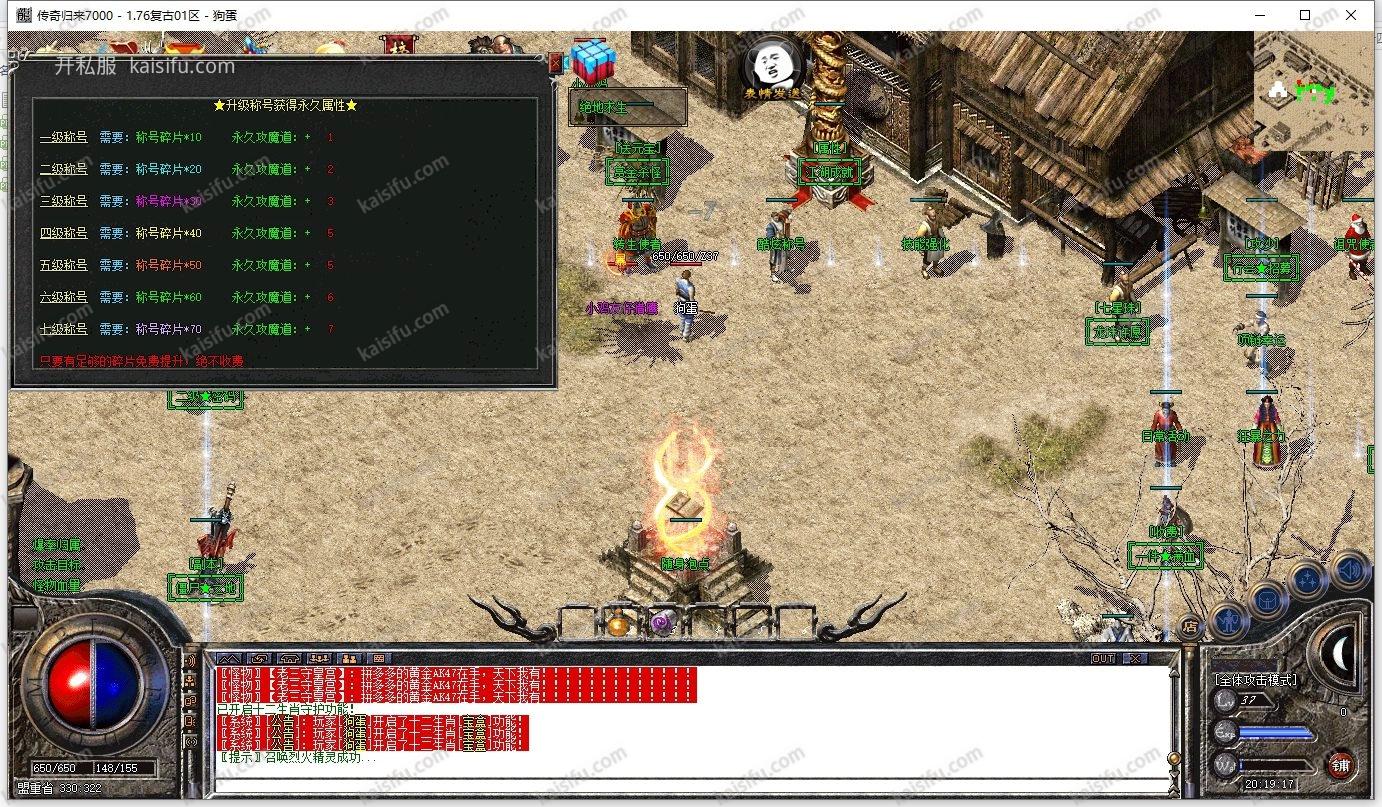Open the 店 shop button
Viewport: 1382px width, 807px height.
pyautogui.click(x=1190, y=627)
